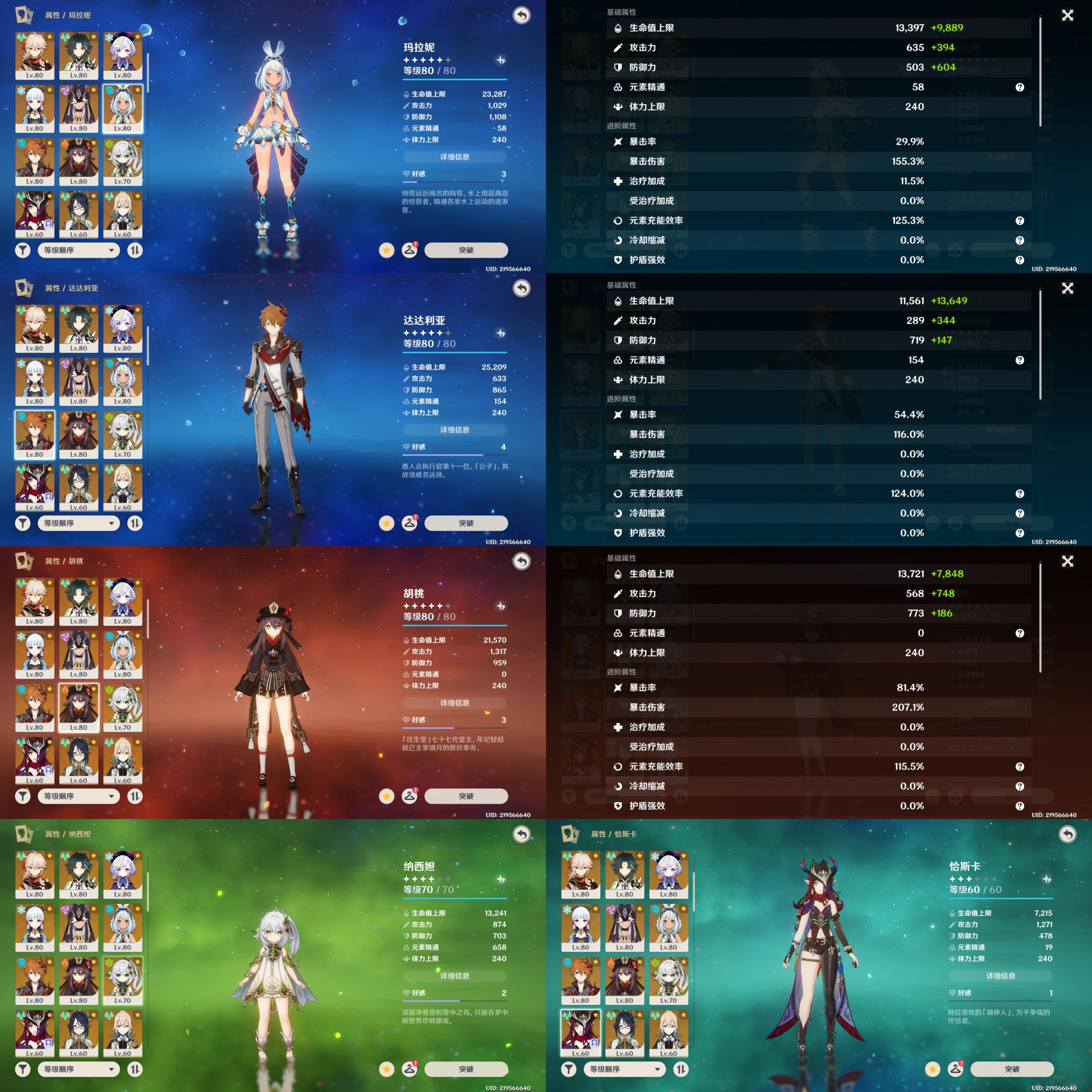Click the 突破 button under 恰斯卡
The width and height of the screenshot is (1092, 1092).
click(1012, 1069)
